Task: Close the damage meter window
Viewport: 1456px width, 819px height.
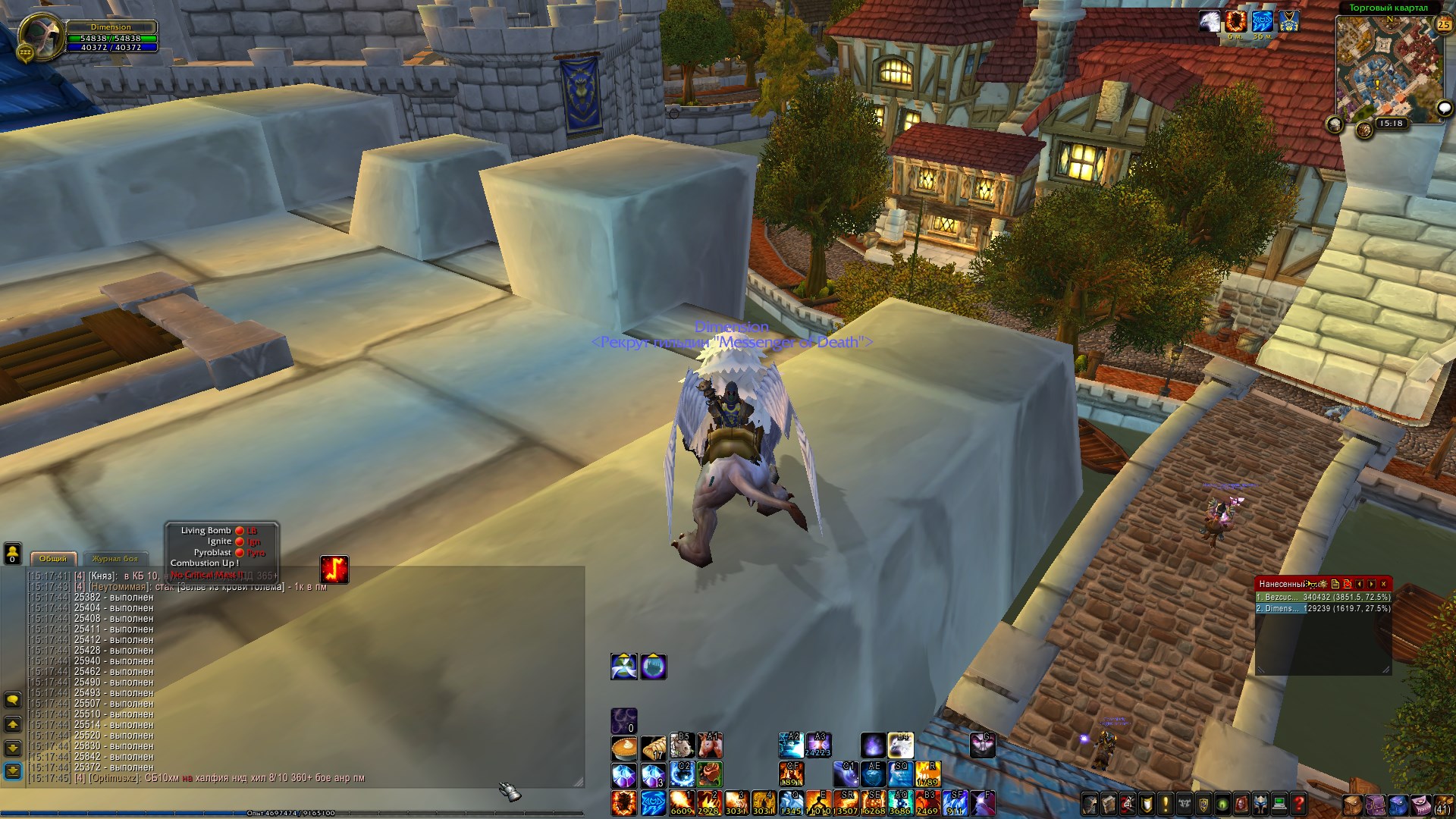Action: click(1384, 584)
